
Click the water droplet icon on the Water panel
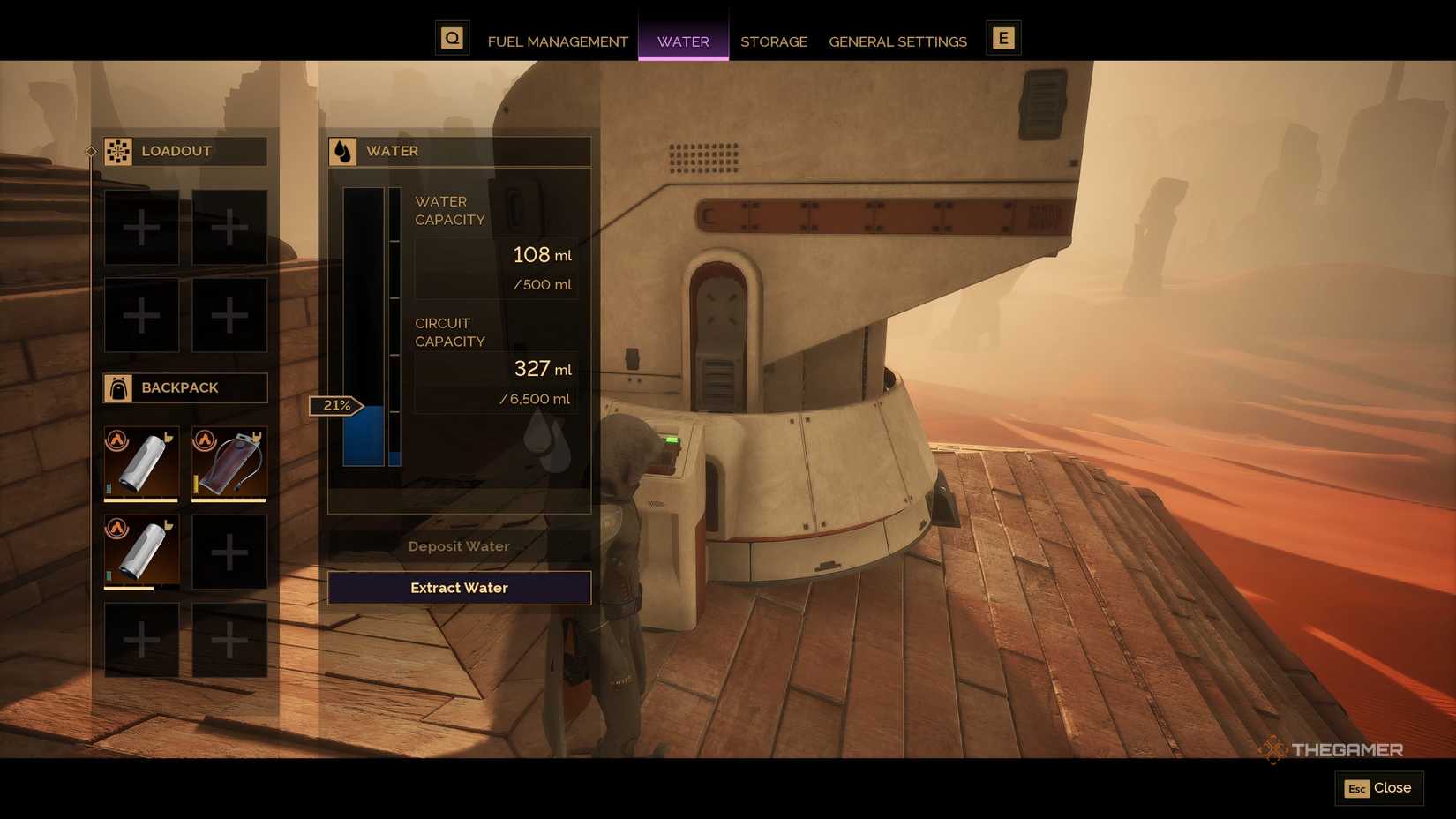[x=343, y=151]
